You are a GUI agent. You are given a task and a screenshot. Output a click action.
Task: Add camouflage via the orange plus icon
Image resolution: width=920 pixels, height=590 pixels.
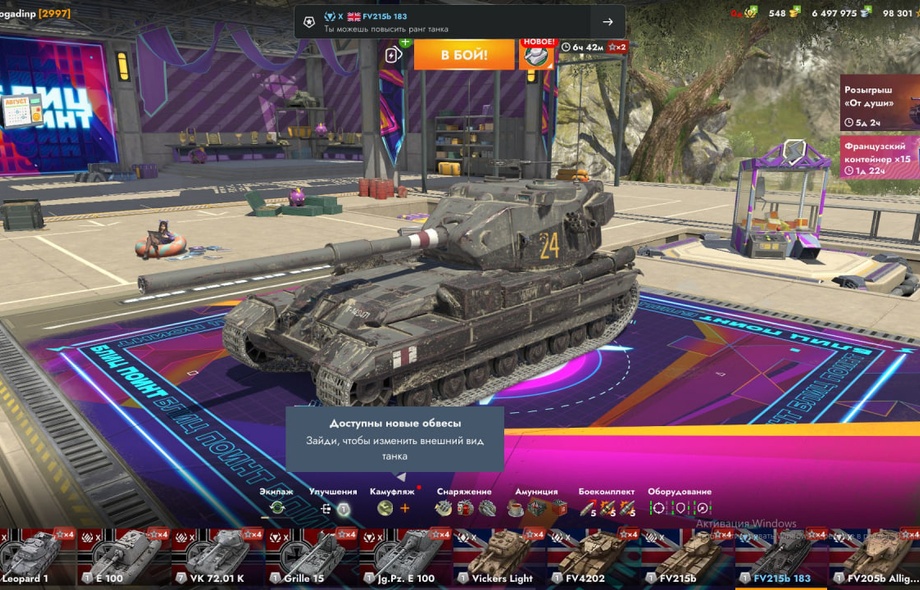click(405, 508)
